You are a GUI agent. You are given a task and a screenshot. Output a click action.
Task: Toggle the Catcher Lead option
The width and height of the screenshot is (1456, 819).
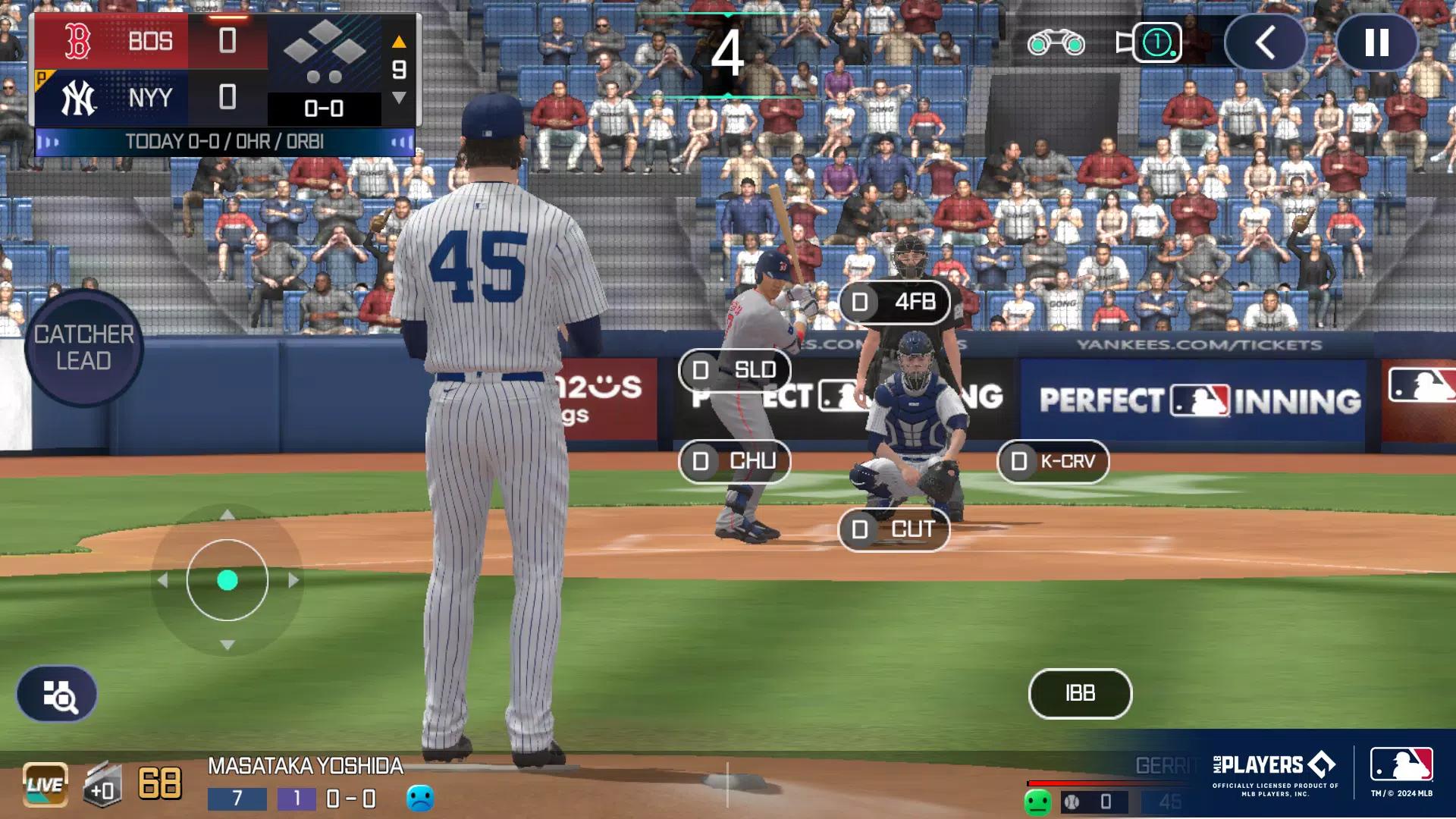[83, 348]
